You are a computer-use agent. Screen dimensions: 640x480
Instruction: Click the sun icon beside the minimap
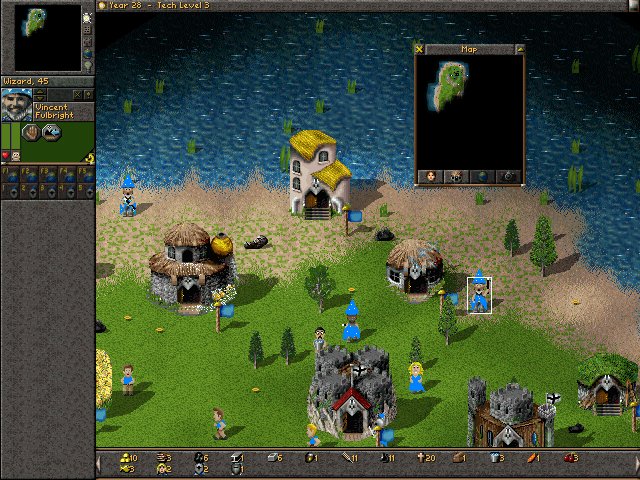point(88,17)
